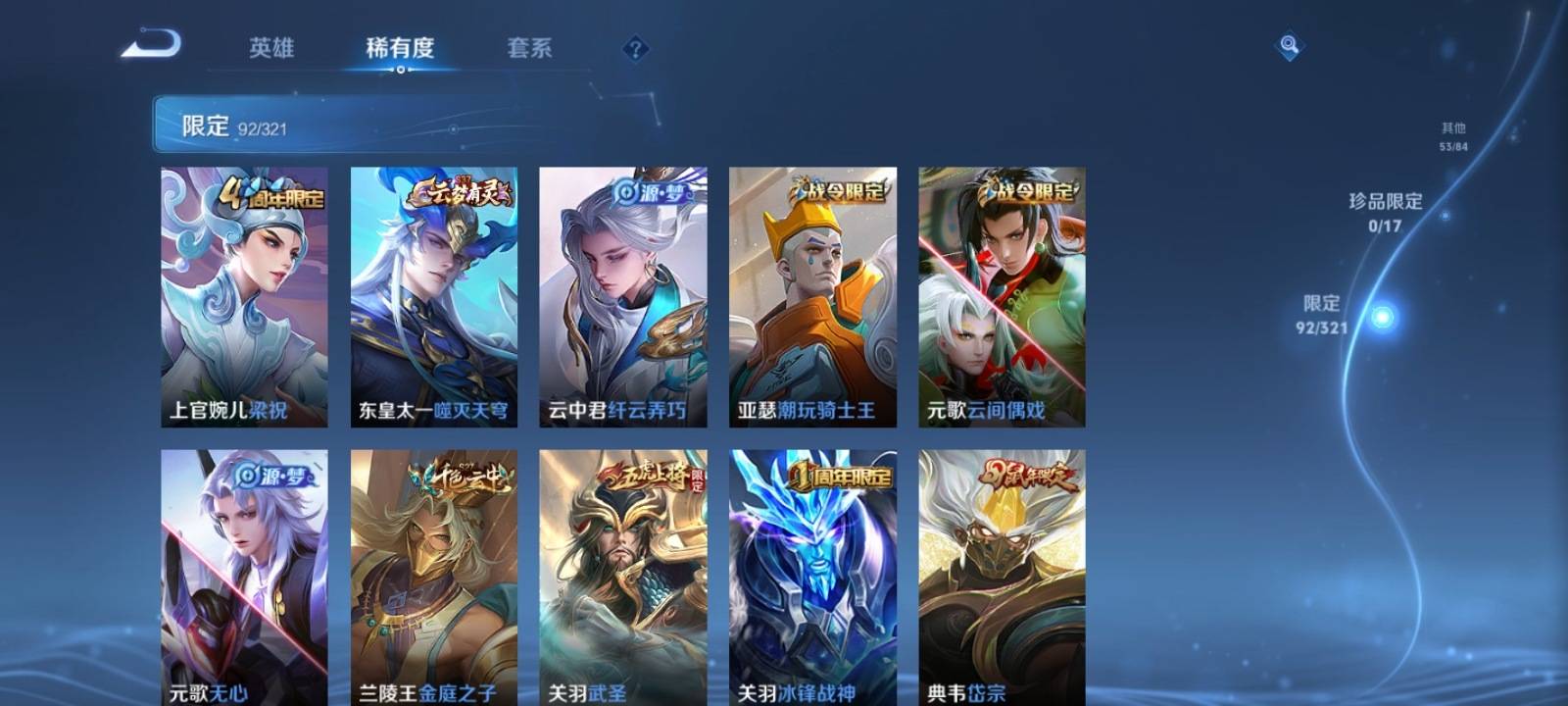Switch to the 英雄 tab
1568x706 pixels.
[270, 48]
